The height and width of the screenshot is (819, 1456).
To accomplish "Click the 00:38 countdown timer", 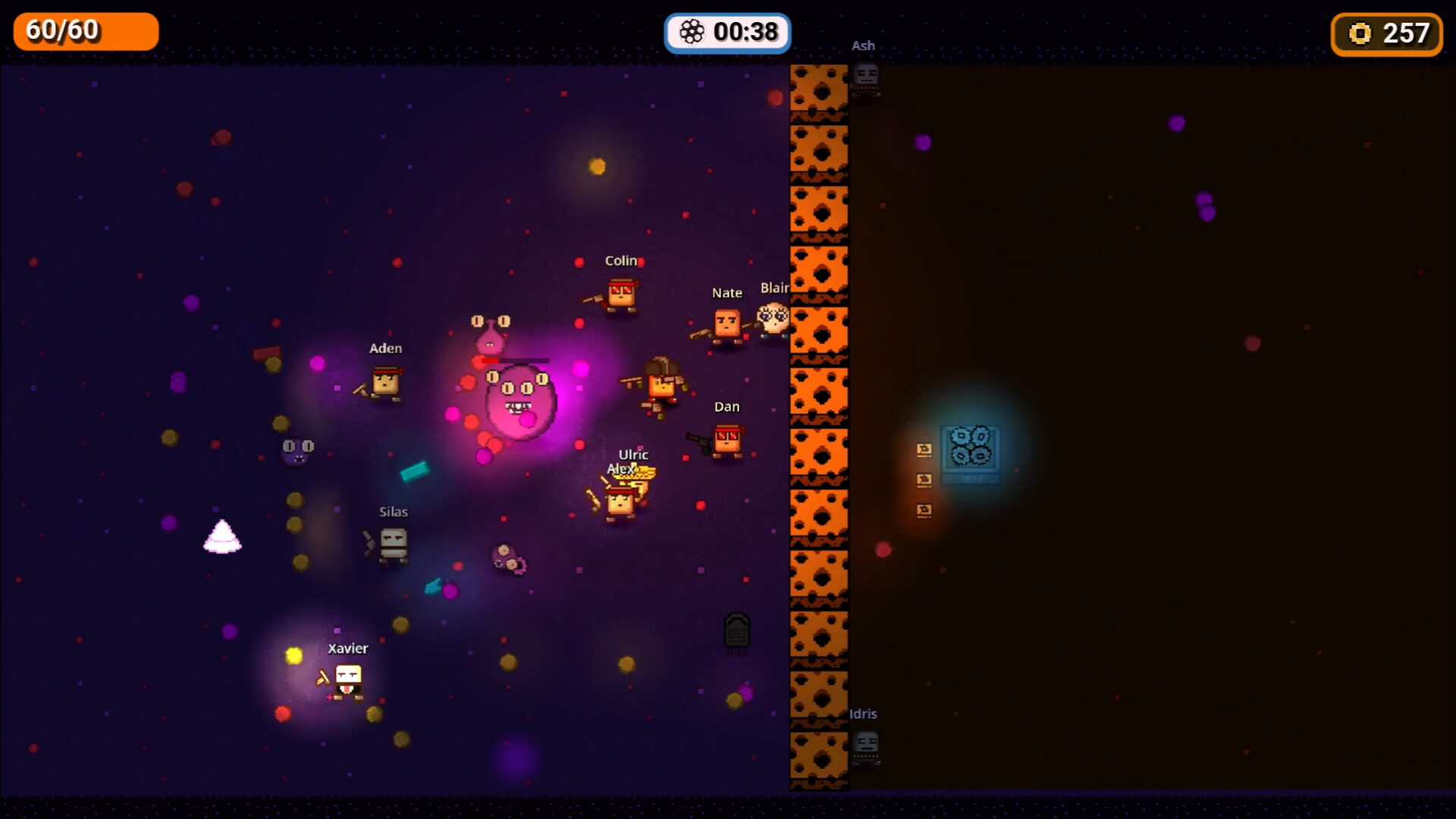I will click(x=745, y=32).
